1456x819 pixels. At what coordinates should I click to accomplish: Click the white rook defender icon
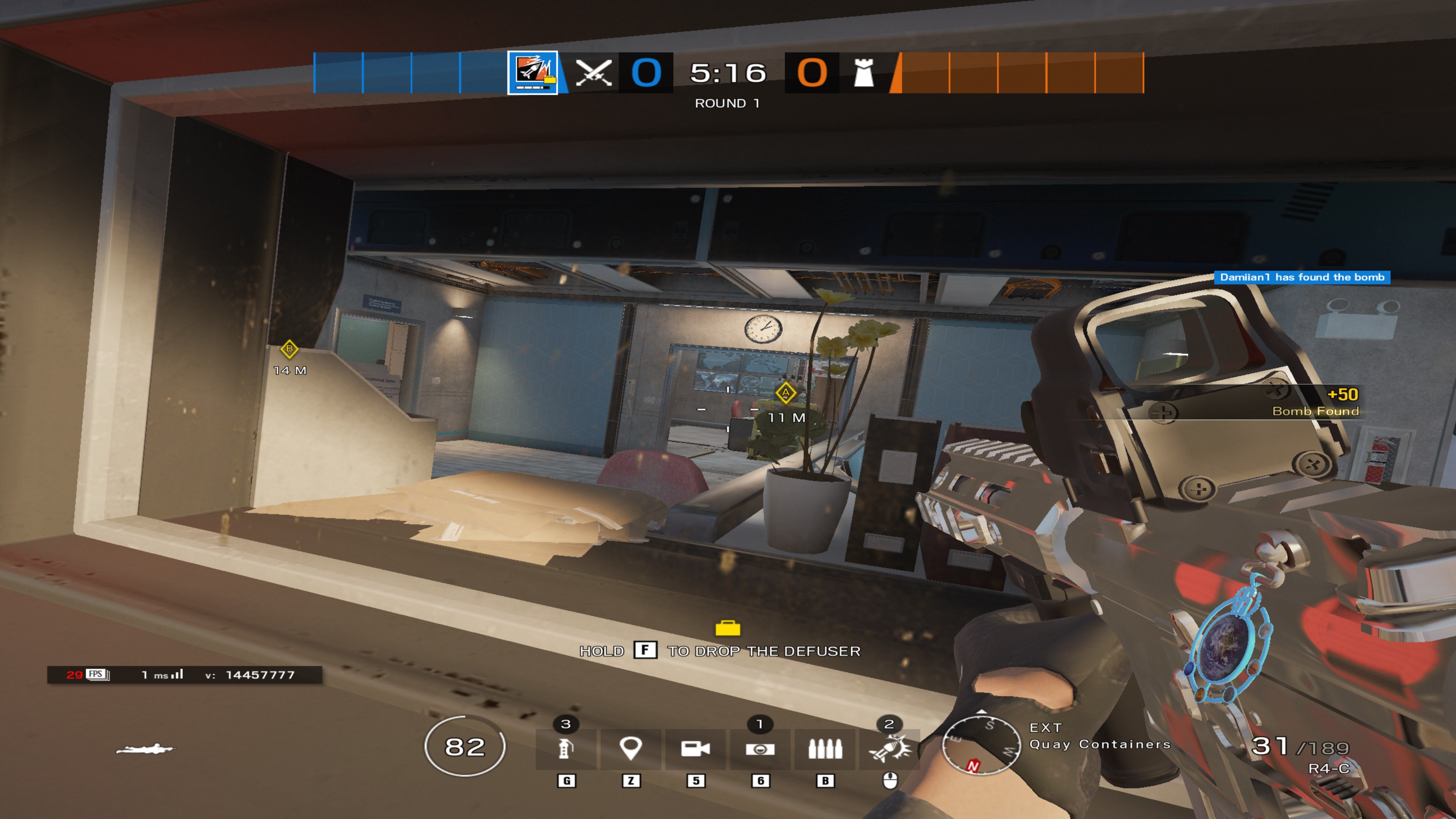tap(864, 73)
